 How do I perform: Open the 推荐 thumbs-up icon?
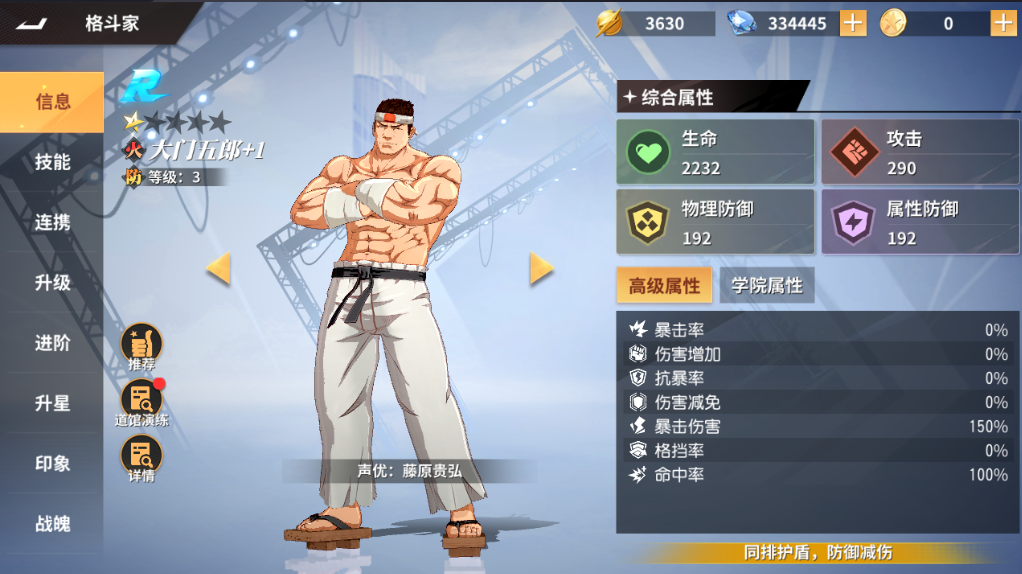(141, 345)
